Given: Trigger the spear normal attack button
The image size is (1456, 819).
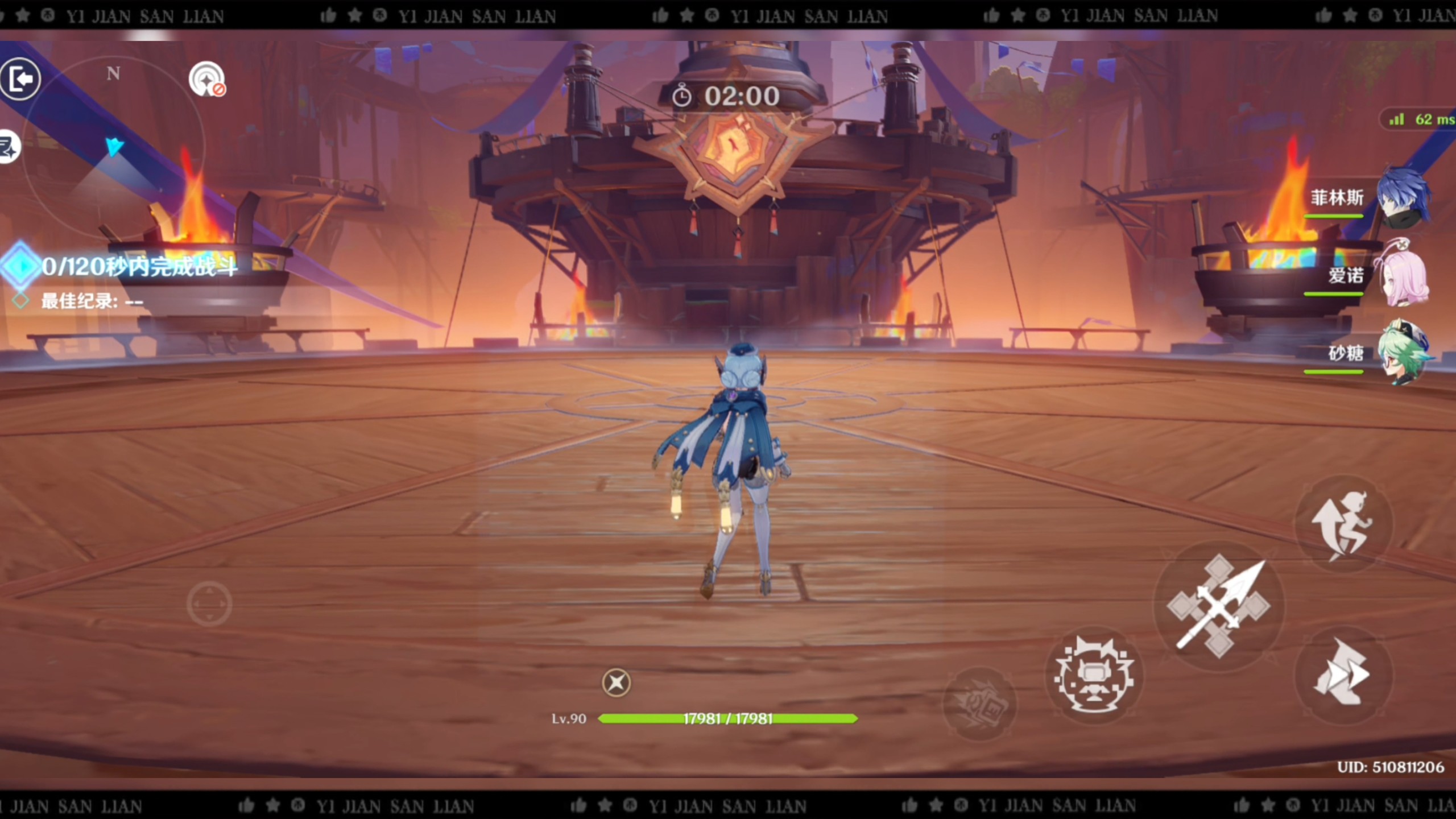Looking at the screenshot, I should click(1218, 606).
